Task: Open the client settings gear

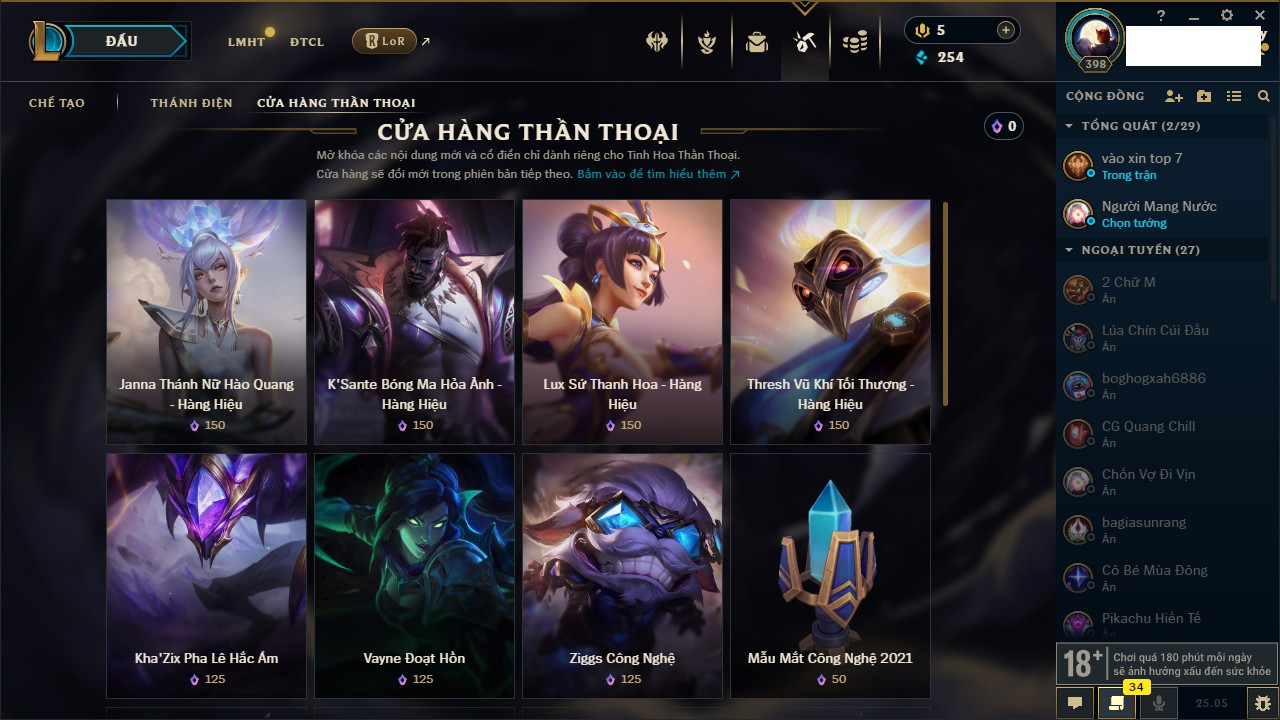Action: point(1227,16)
